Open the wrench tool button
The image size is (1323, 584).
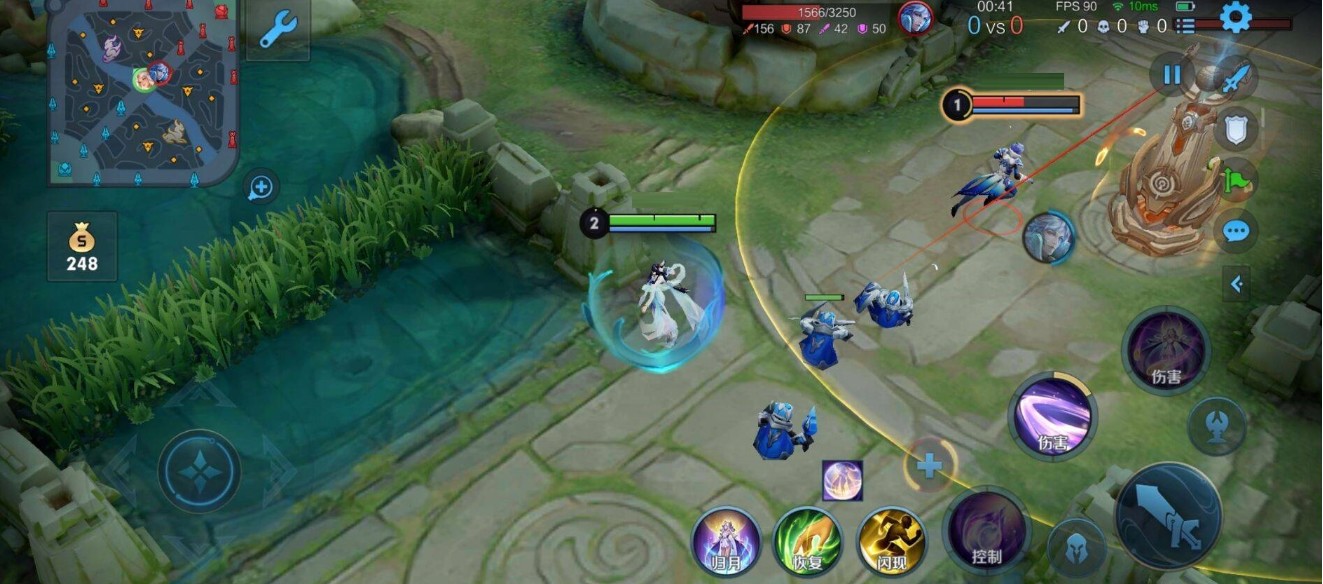(x=277, y=30)
